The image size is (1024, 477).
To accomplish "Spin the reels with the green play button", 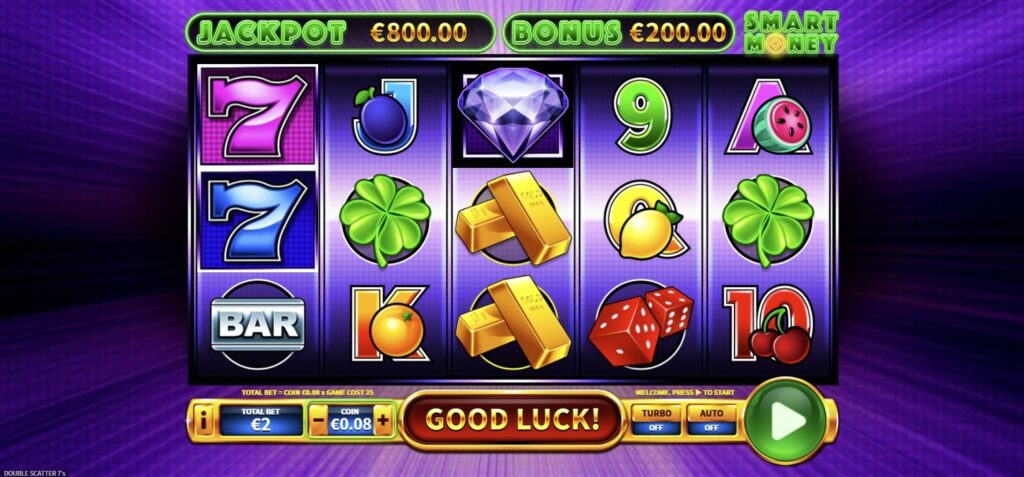I will 790,420.
